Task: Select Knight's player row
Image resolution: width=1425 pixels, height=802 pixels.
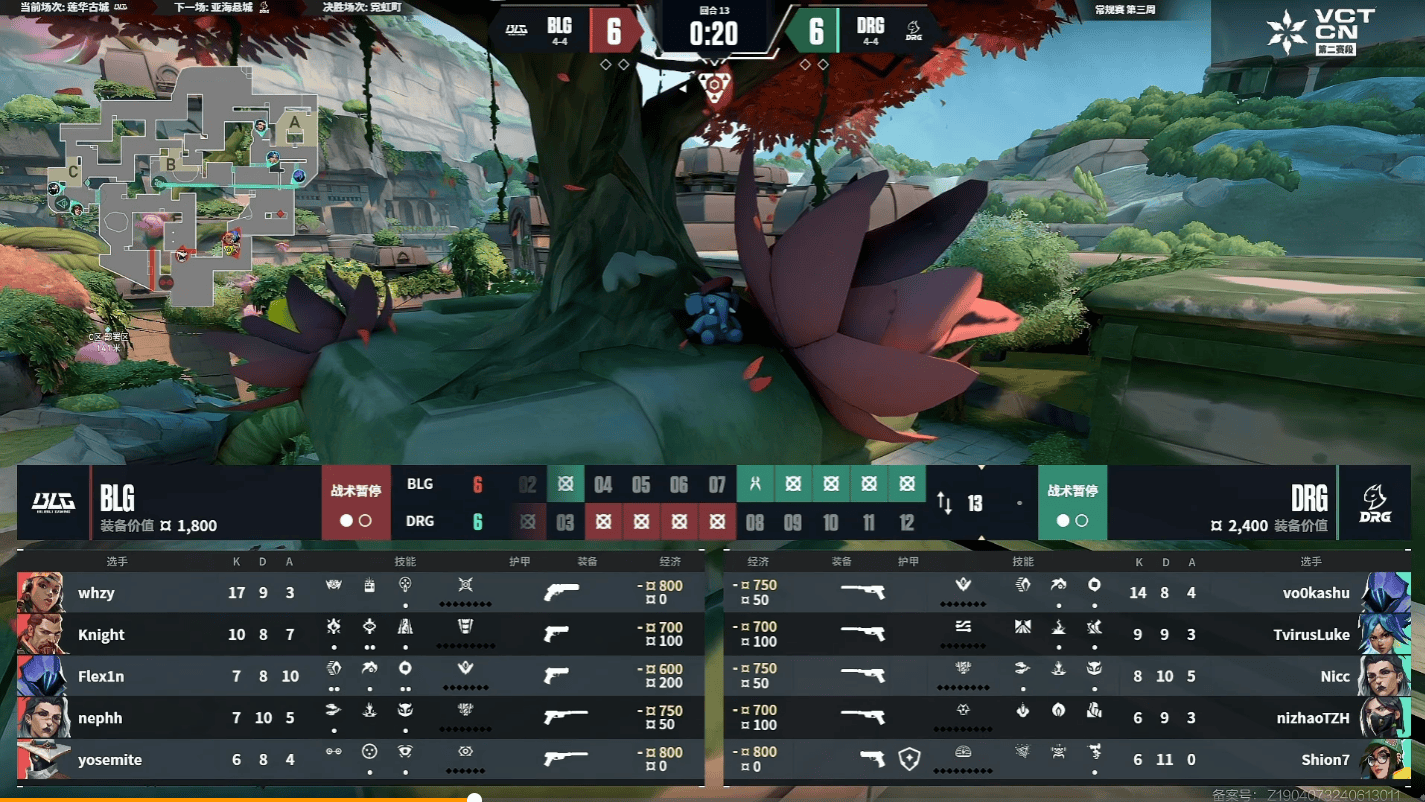Action: (360, 635)
